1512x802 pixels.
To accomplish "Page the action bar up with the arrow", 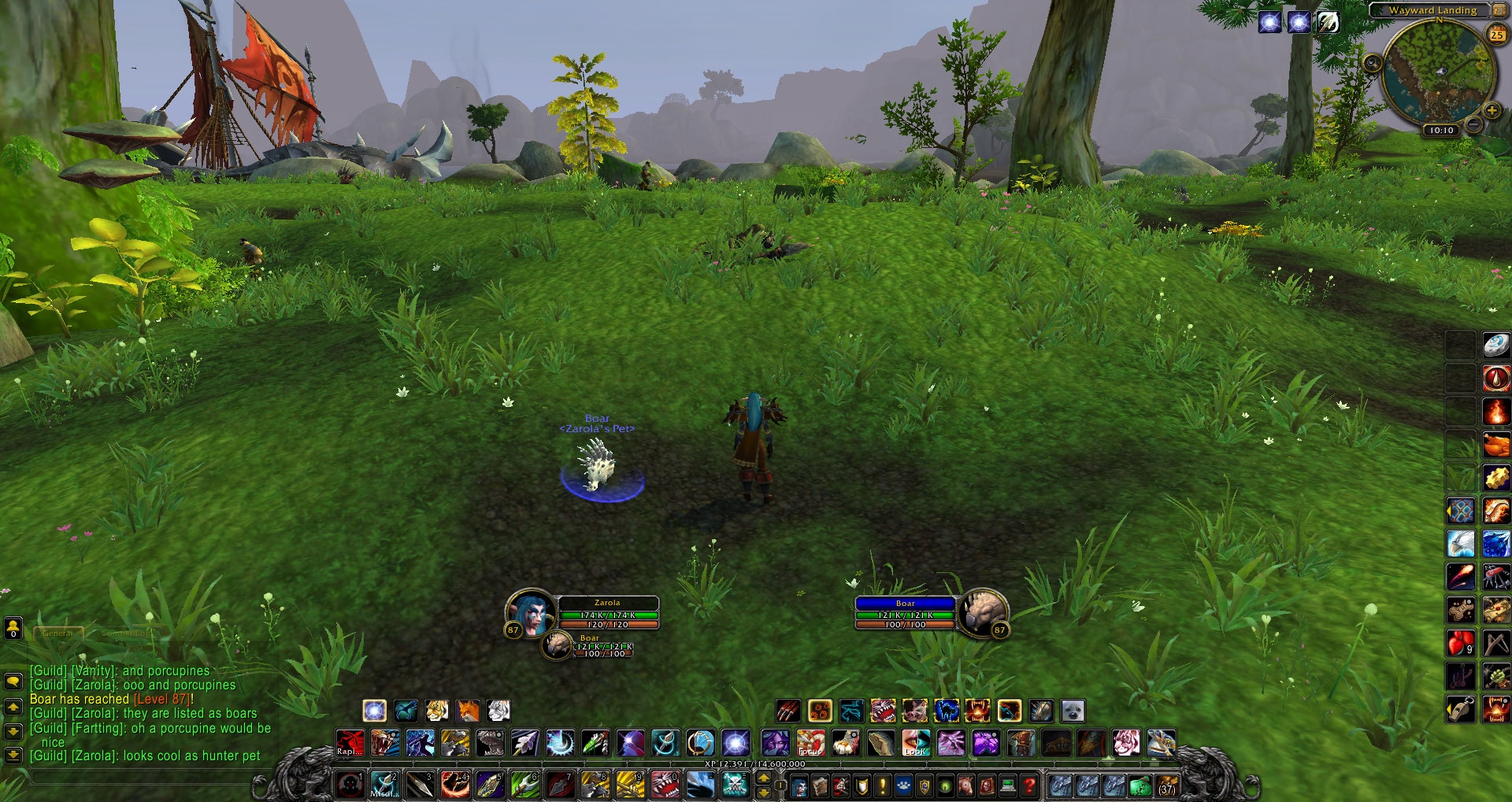I will click(x=763, y=778).
